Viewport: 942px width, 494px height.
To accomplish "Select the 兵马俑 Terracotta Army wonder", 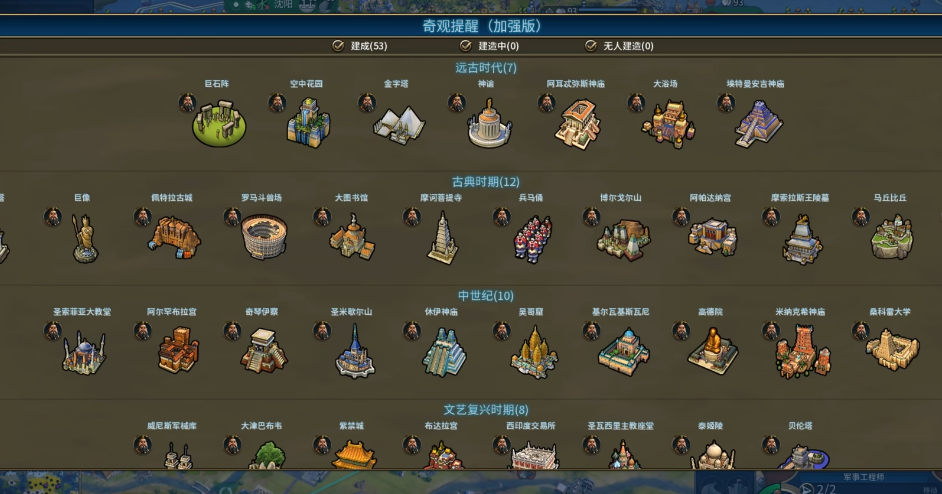I will 533,238.
